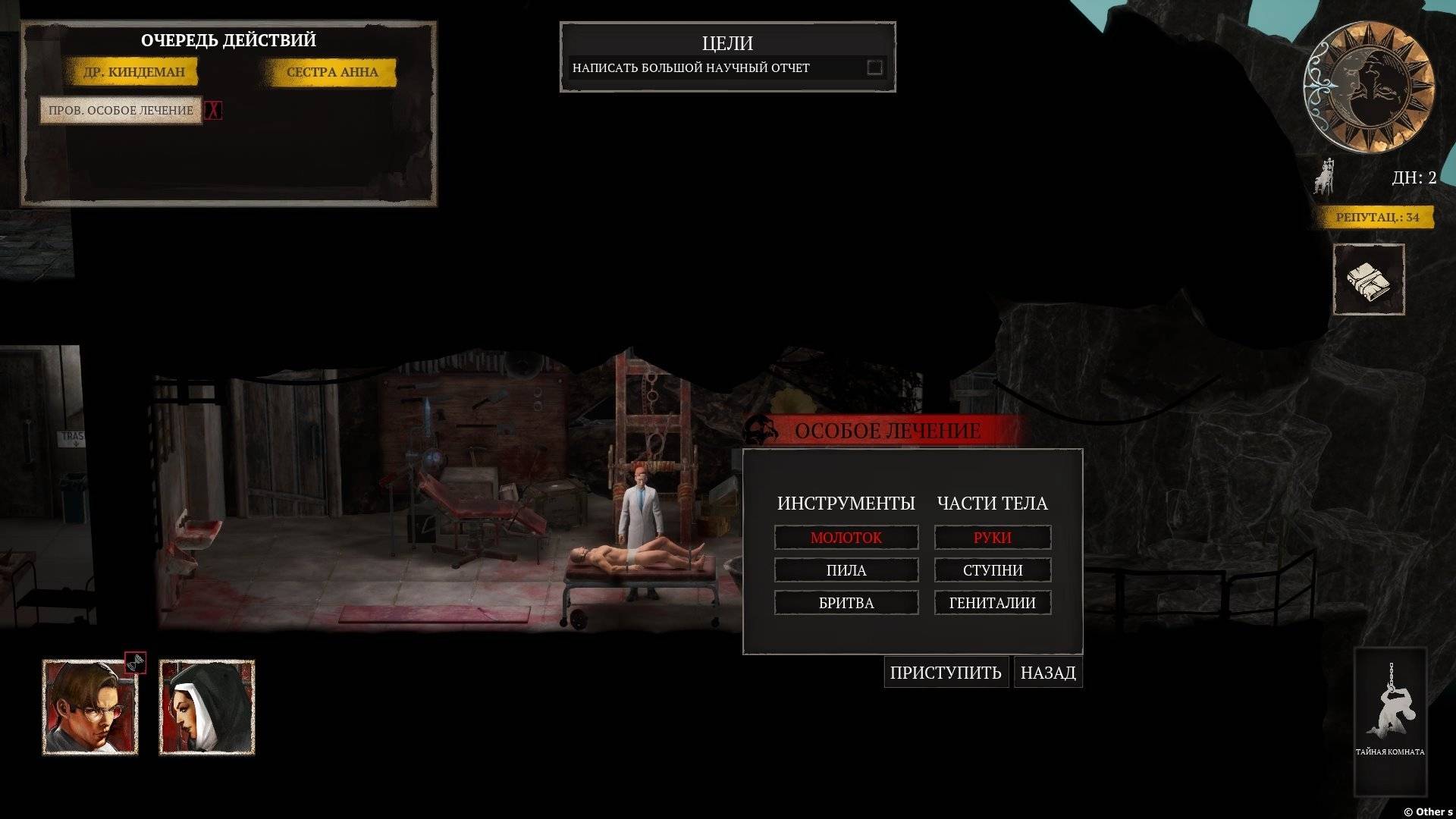Viewport: 1456px width, 819px height.
Task: Select Руки body part
Action: (x=992, y=538)
